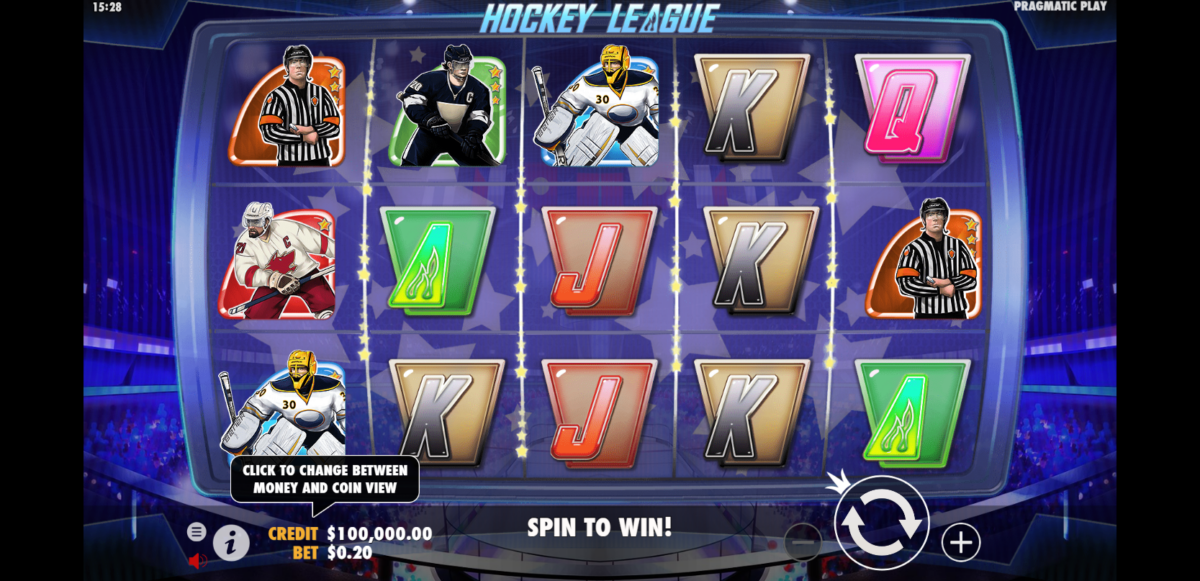
Task: Open the hamburger menu icon
Action: tap(196, 532)
